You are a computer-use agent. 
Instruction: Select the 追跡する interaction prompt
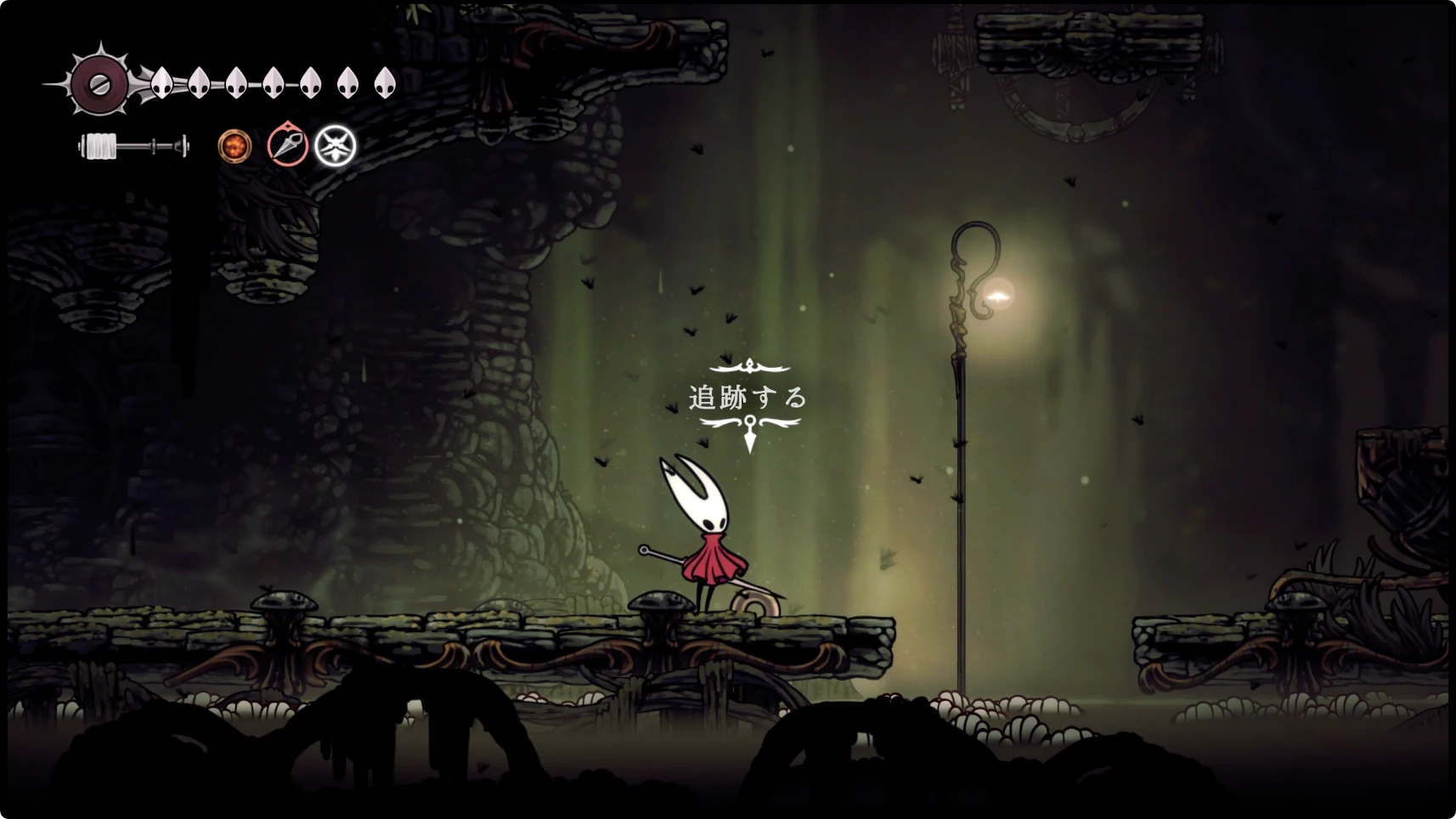[748, 398]
